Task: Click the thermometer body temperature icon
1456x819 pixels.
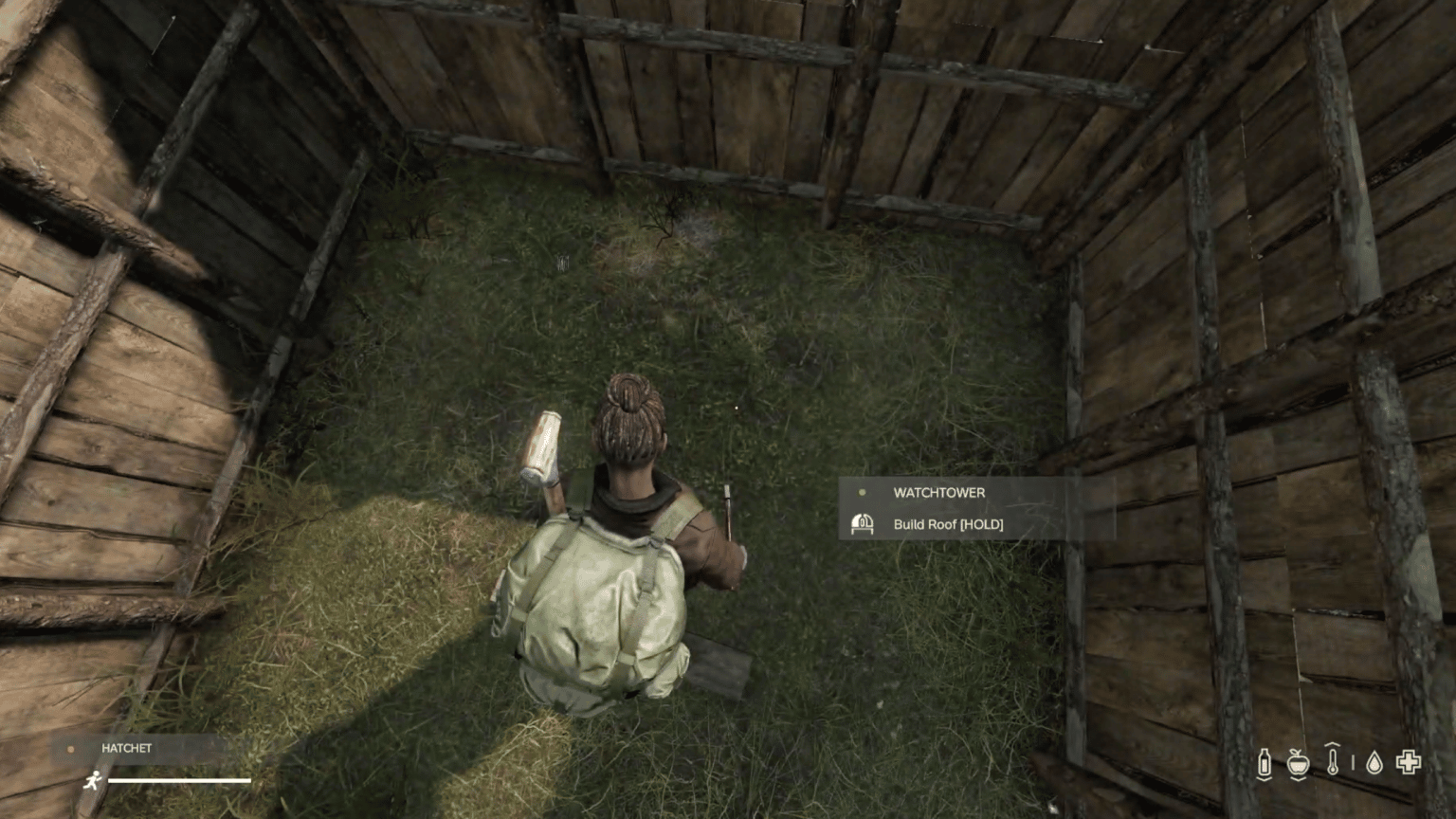Action: point(1333,761)
